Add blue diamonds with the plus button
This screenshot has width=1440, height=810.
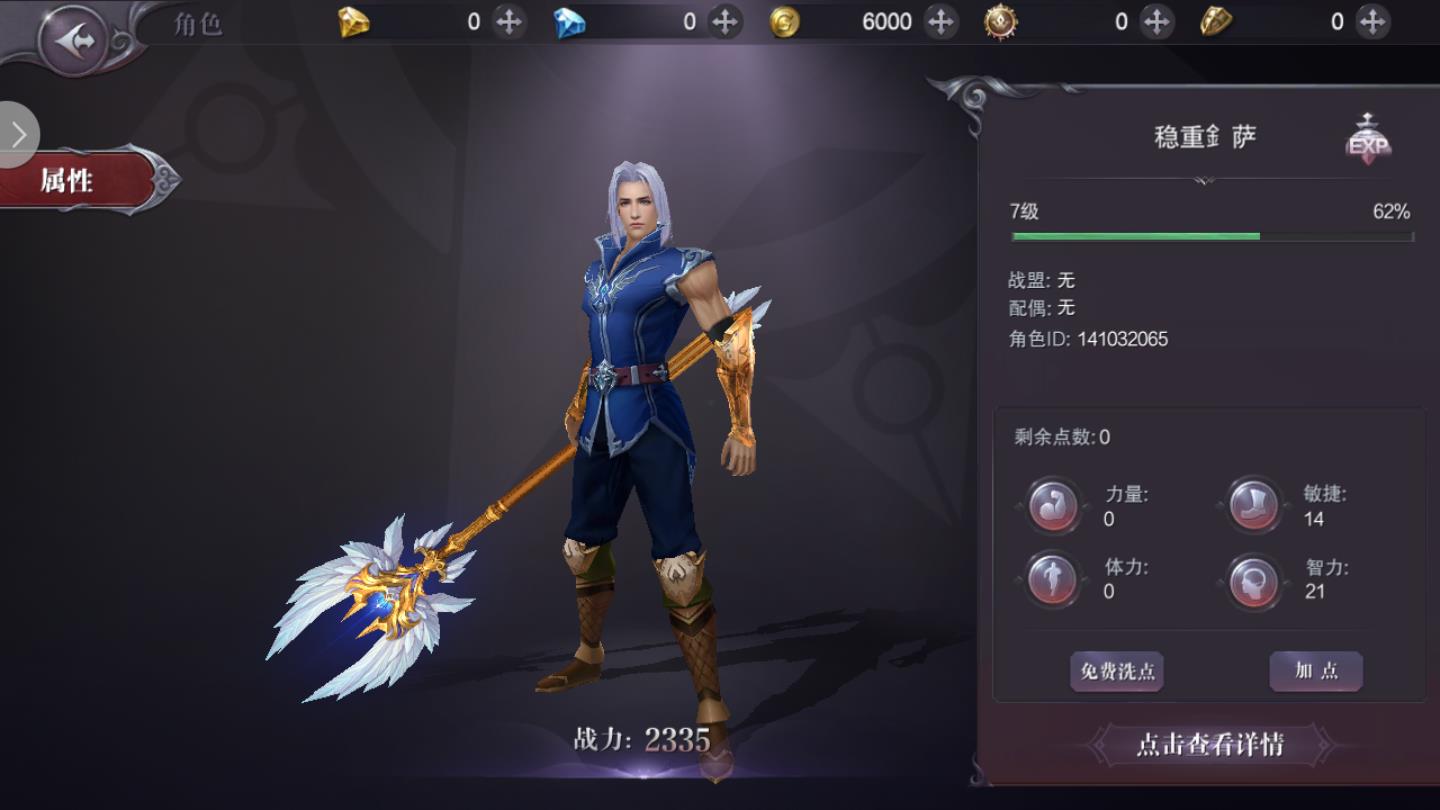724,21
